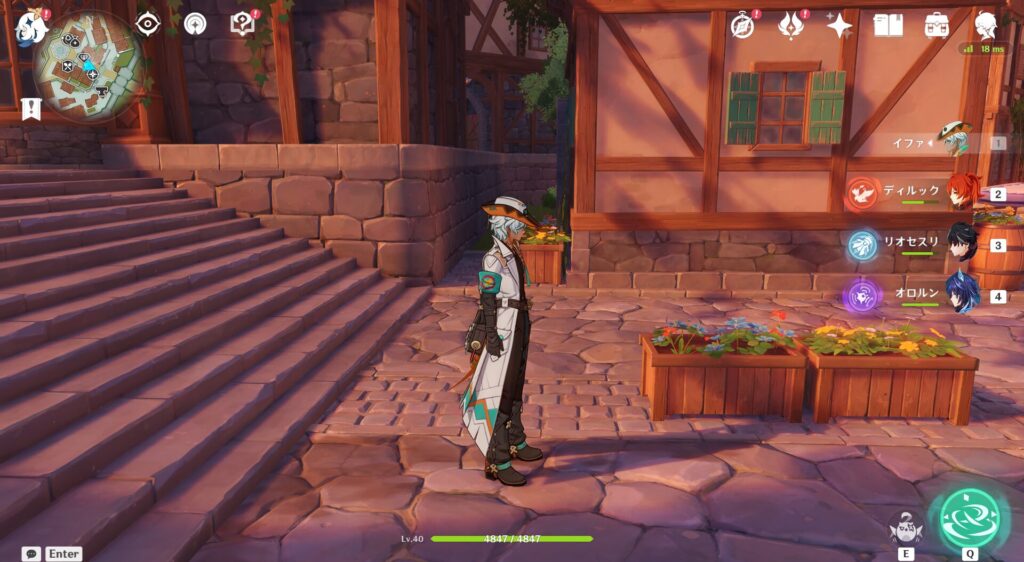Switch to party member リオセスリ
Image resolution: width=1024 pixels, height=562 pixels.
pos(960,243)
